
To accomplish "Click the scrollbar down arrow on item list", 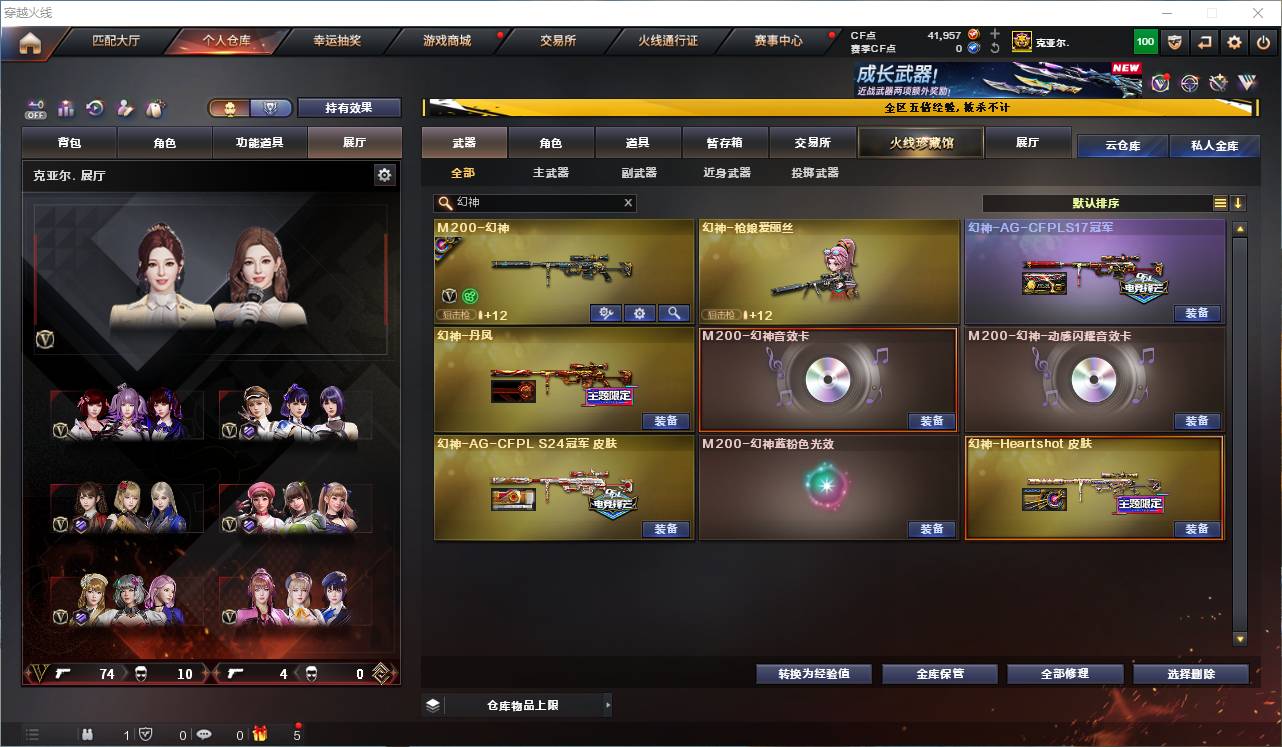I will click(1238, 640).
